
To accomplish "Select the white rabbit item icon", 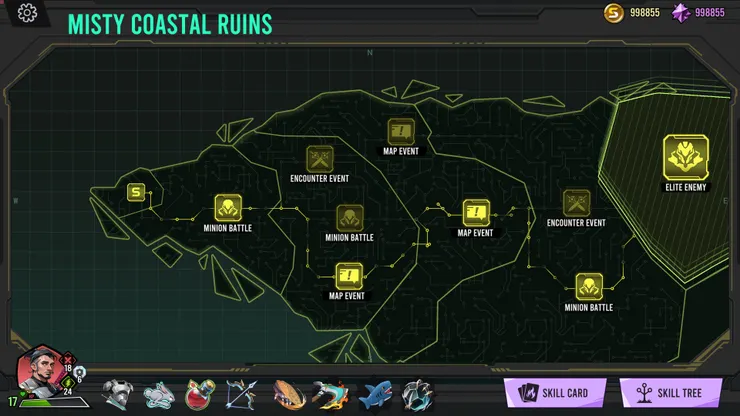I will point(160,393).
